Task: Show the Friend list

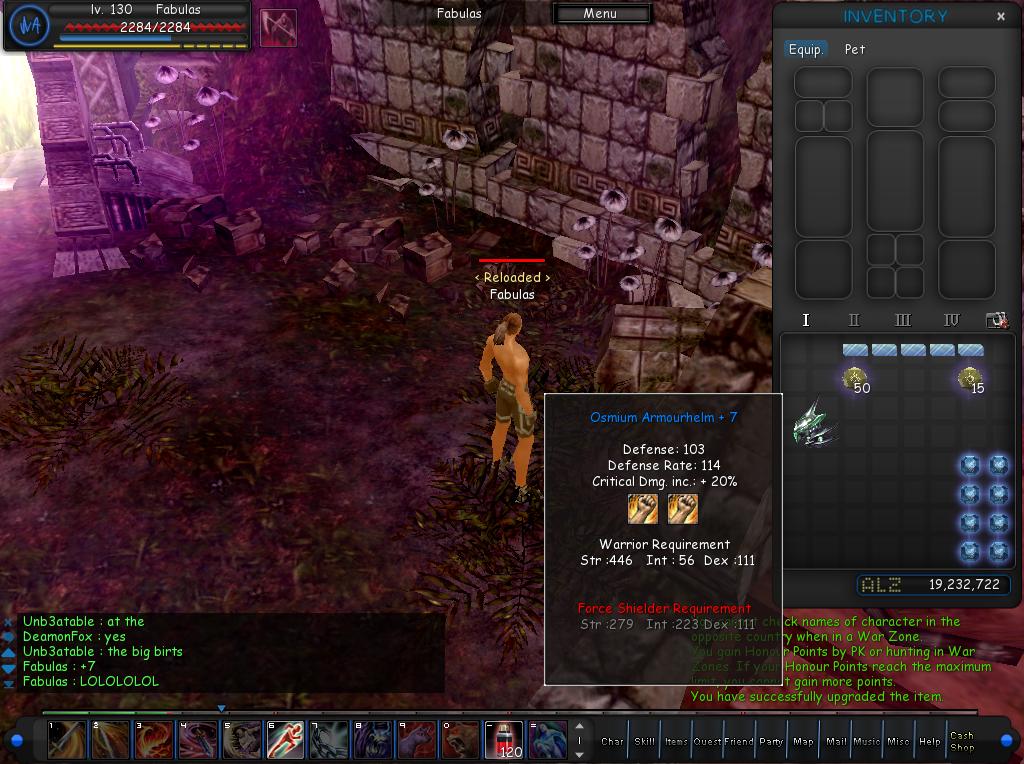Action: click(739, 741)
